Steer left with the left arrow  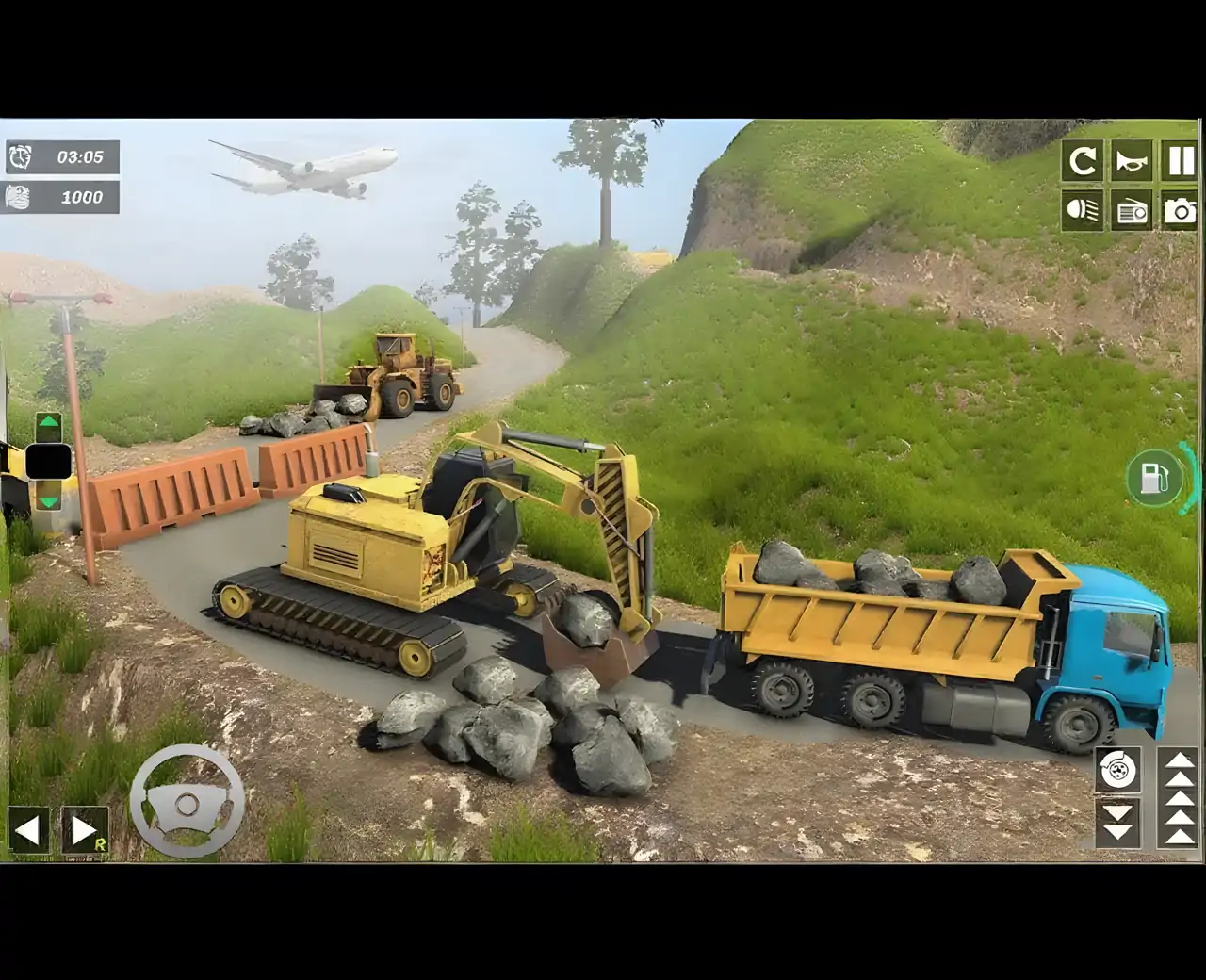pyautogui.click(x=28, y=830)
